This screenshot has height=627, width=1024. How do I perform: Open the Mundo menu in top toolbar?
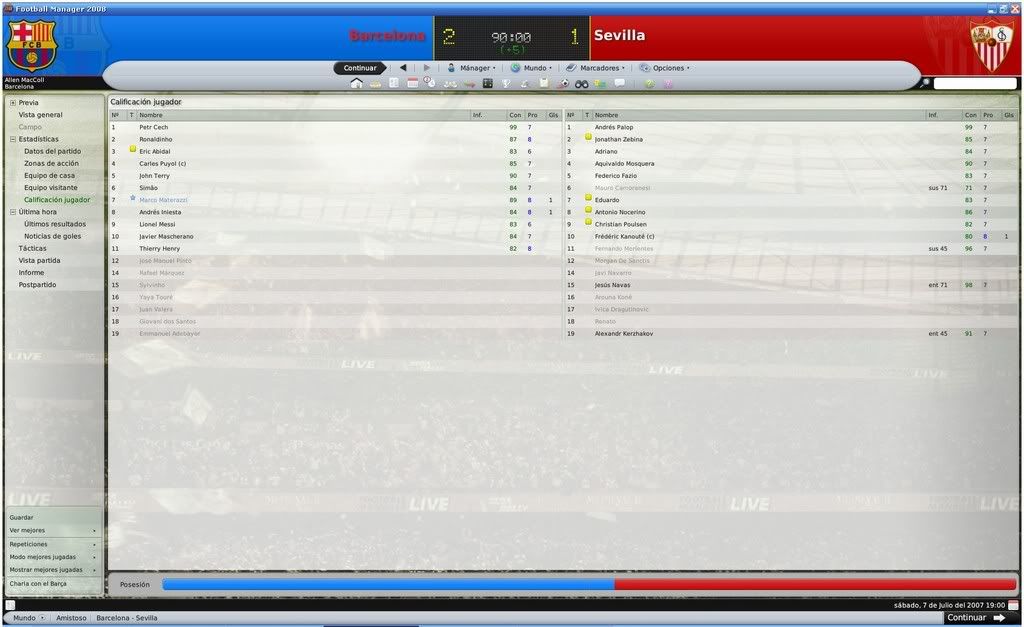[530, 68]
